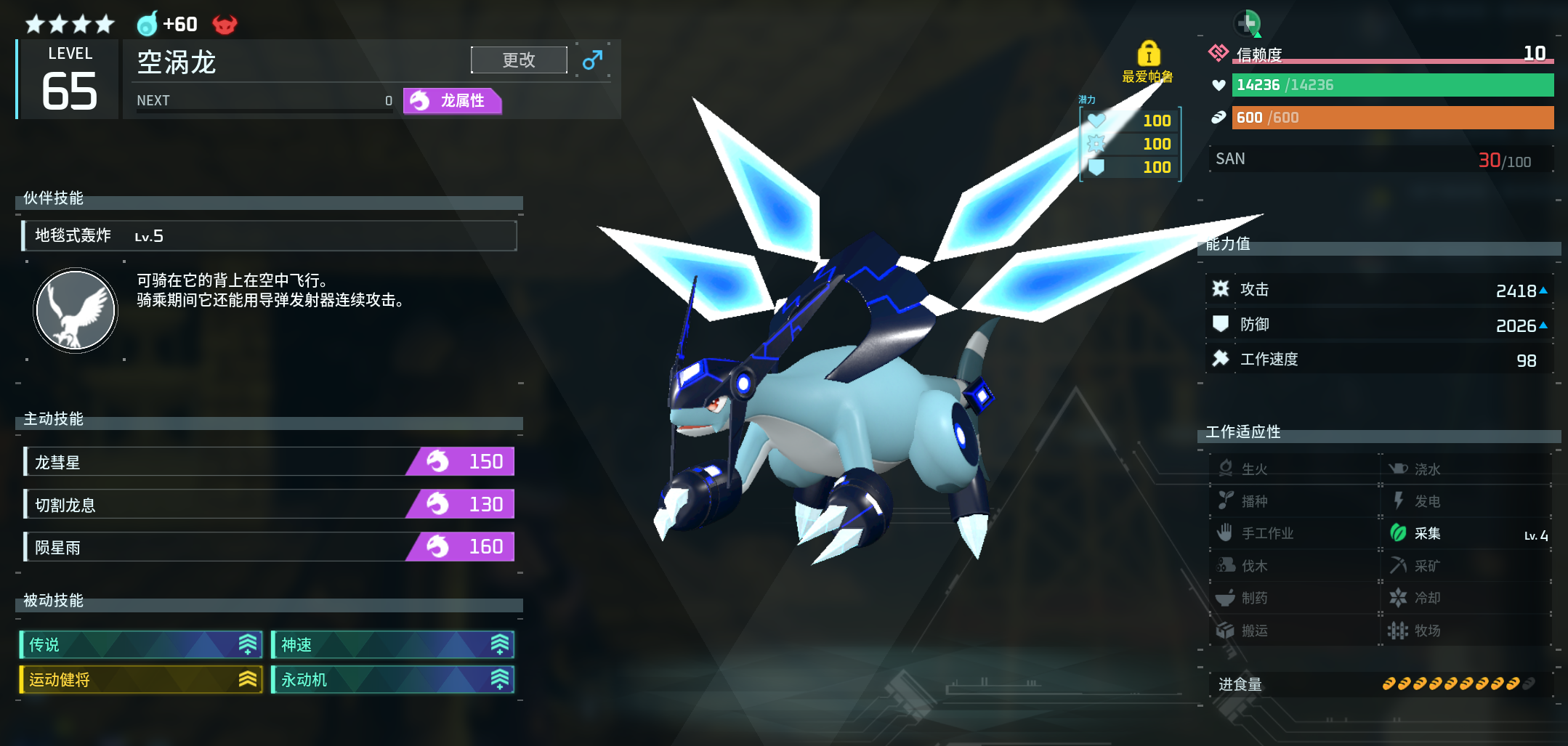Select the 采集 work suitability entry
The height and width of the screenshot is (746, 1568).
[1466, 534]
